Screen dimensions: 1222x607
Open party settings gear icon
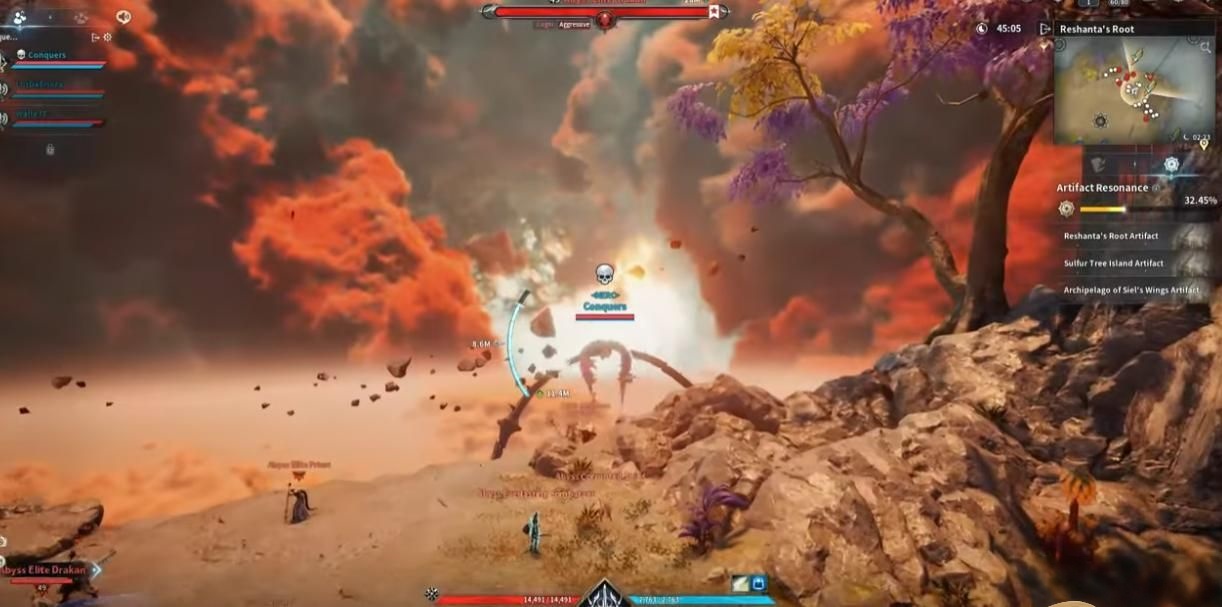pos(108,37)
